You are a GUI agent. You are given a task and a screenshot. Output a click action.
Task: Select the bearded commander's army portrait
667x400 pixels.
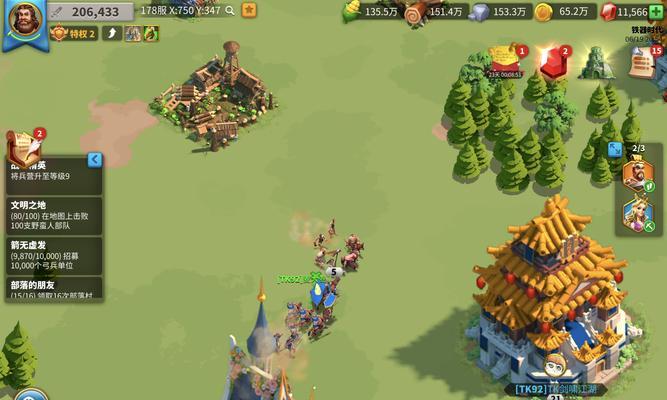click(x=638, y=175)
